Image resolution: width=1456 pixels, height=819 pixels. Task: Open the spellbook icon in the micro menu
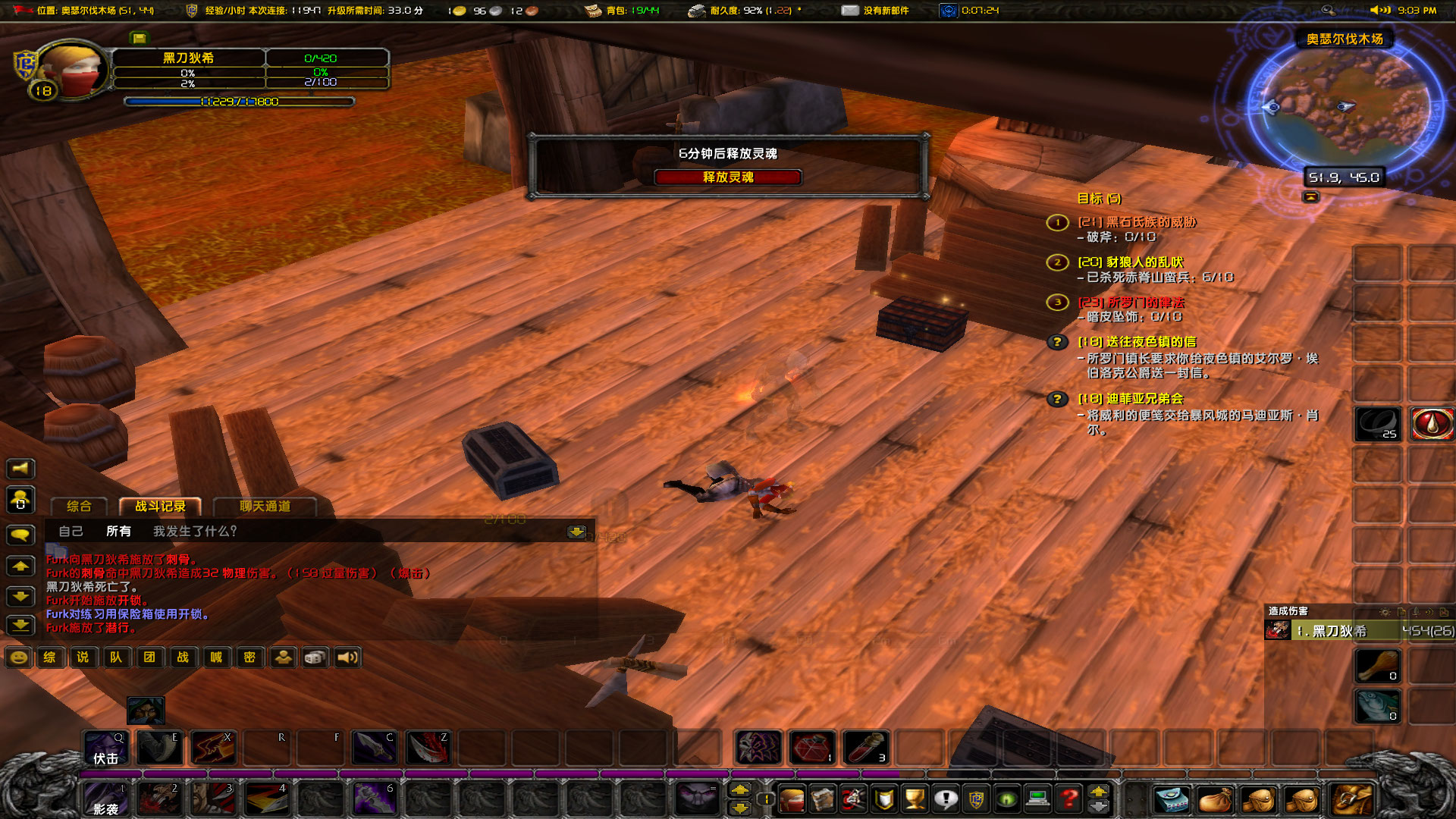click(823, 799)
